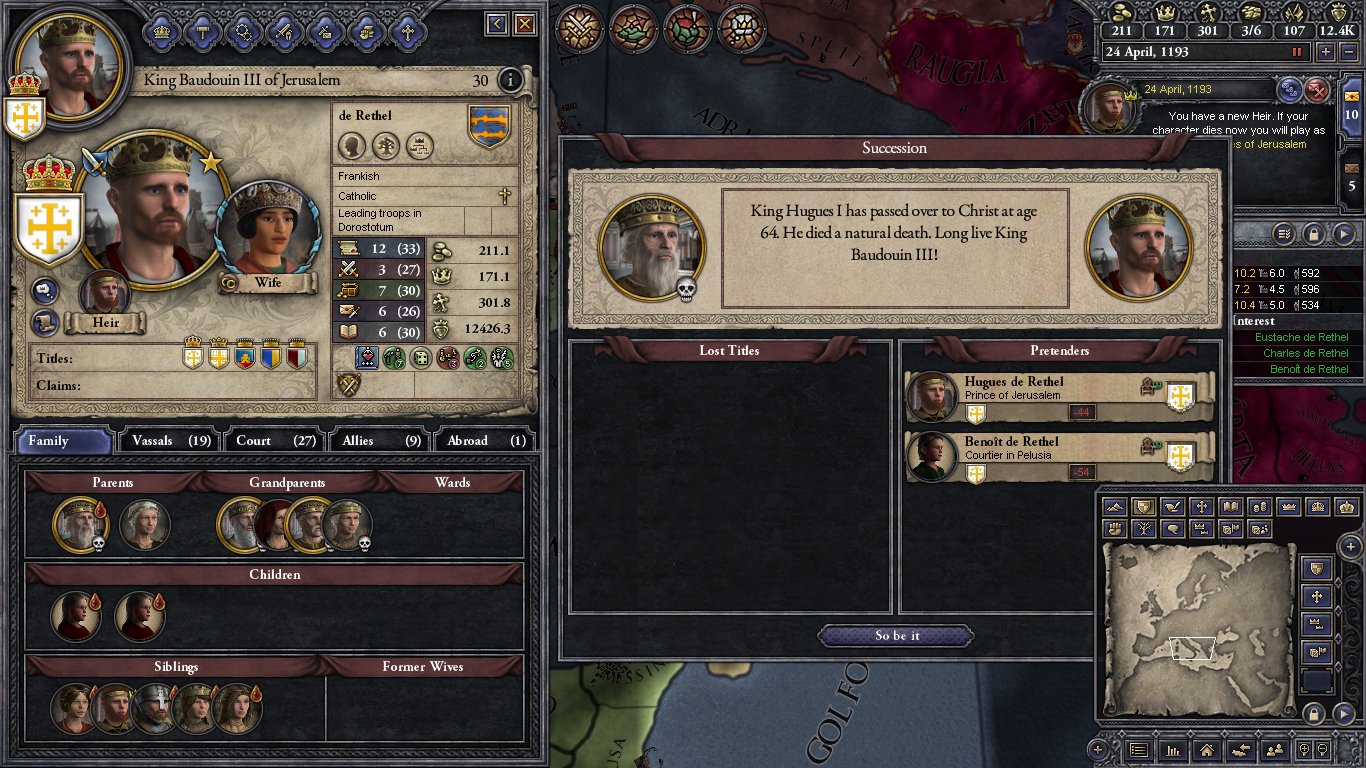Screen dimensions: 1366x768
Task: Close the character panel with X
Action: tap(524, 24)
